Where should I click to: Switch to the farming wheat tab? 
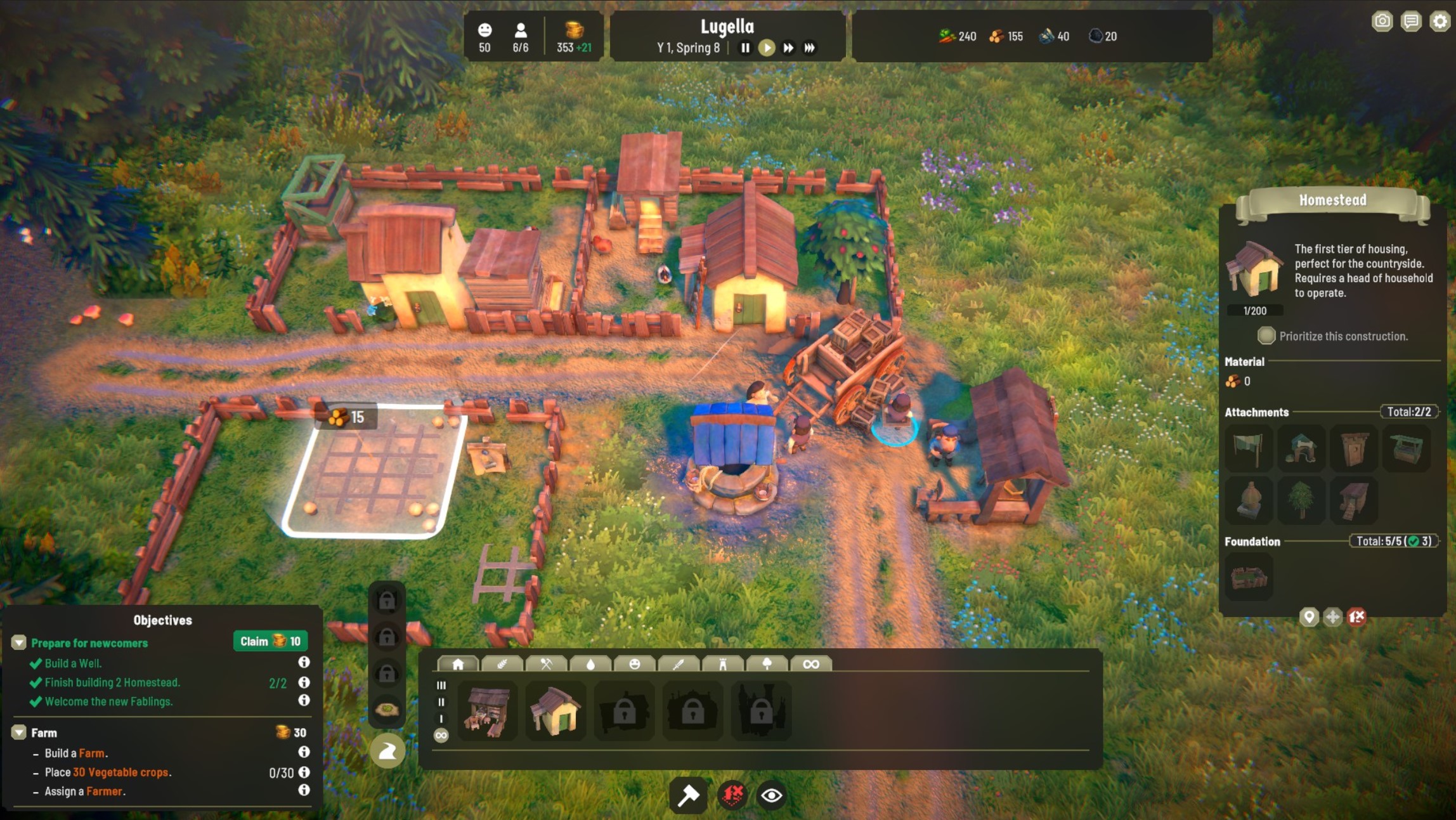tap(502, 664)
